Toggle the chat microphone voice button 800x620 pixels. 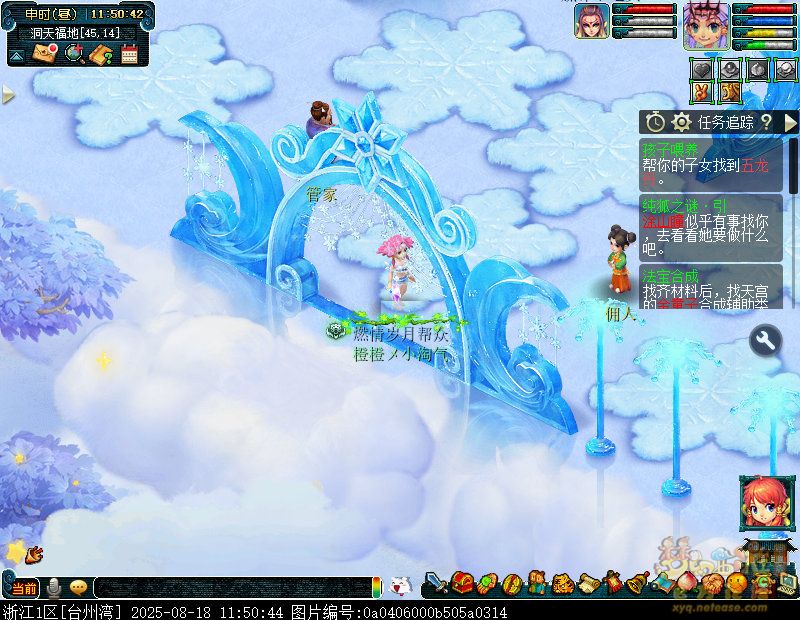coord(52,587)
